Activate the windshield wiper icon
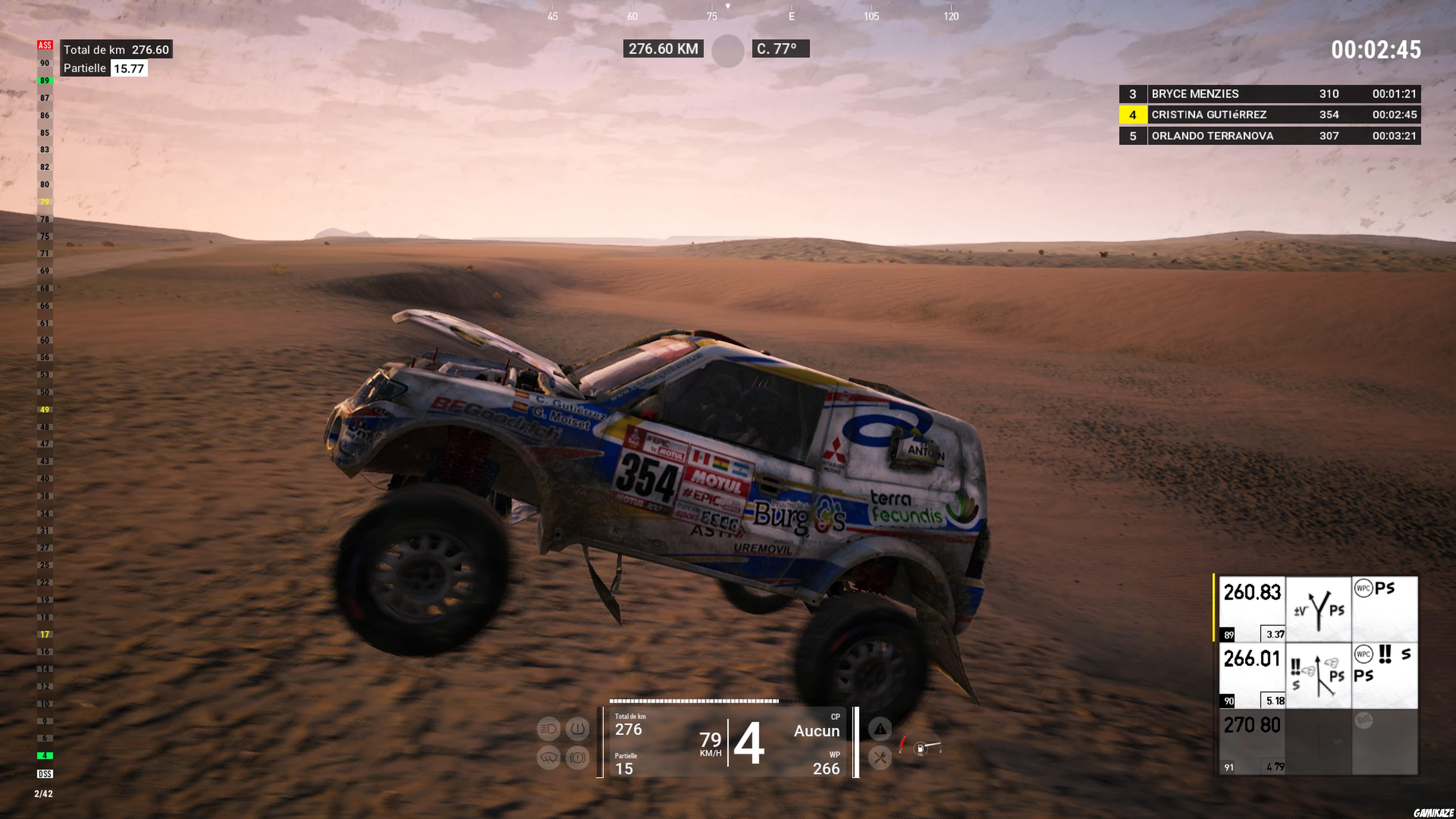This screenshot has width=1456, height=819. [549, 758]
